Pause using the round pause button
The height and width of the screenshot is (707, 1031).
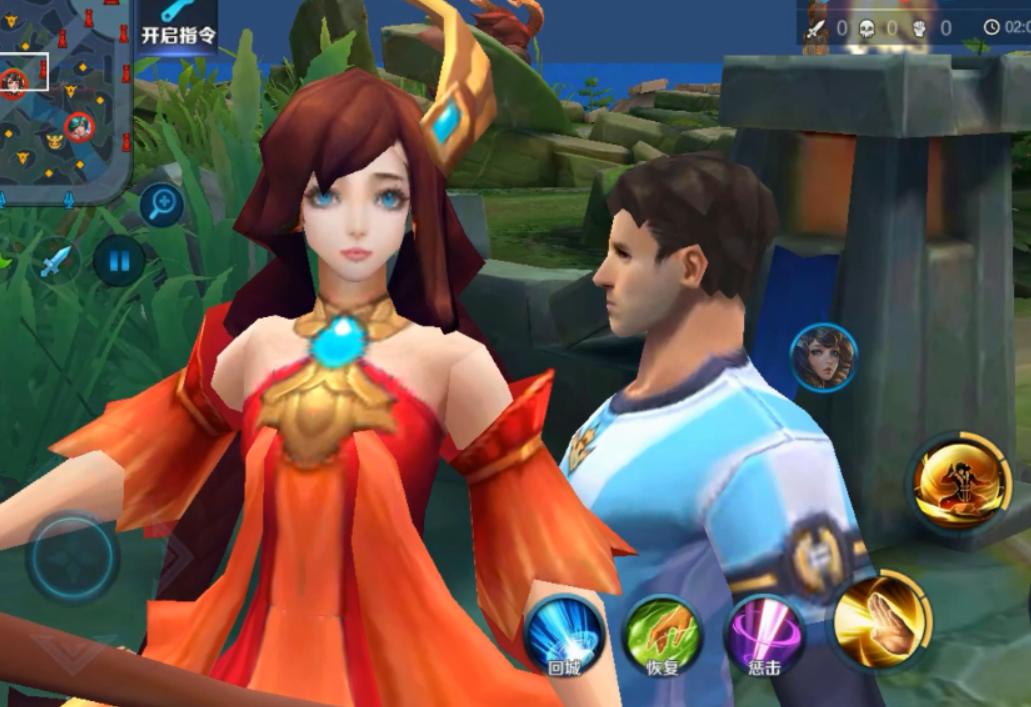119,262
